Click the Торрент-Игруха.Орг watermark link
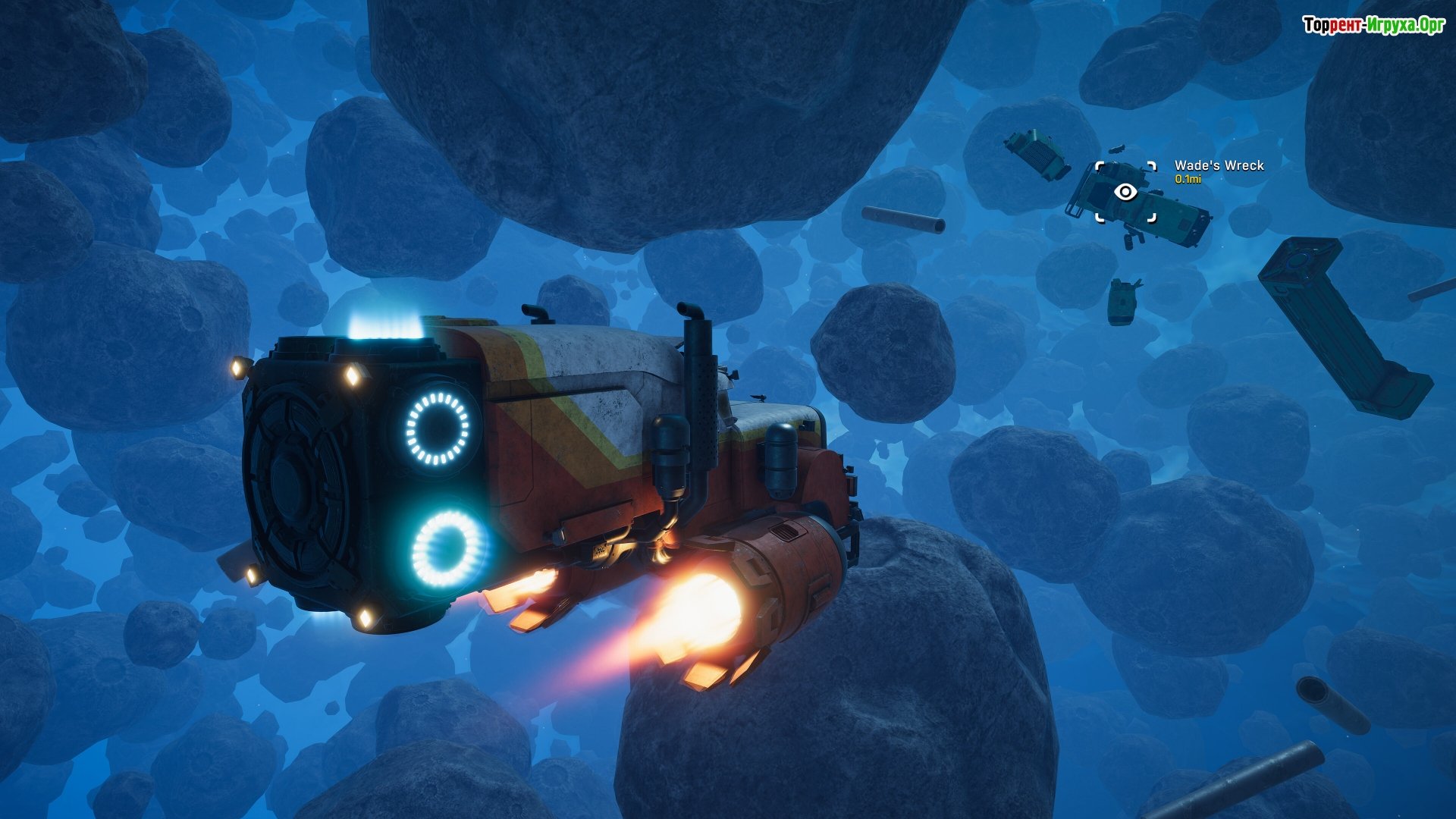The height and width of the screenshot is (819, 1456). pyautogui.click(x=1373, y=25)
